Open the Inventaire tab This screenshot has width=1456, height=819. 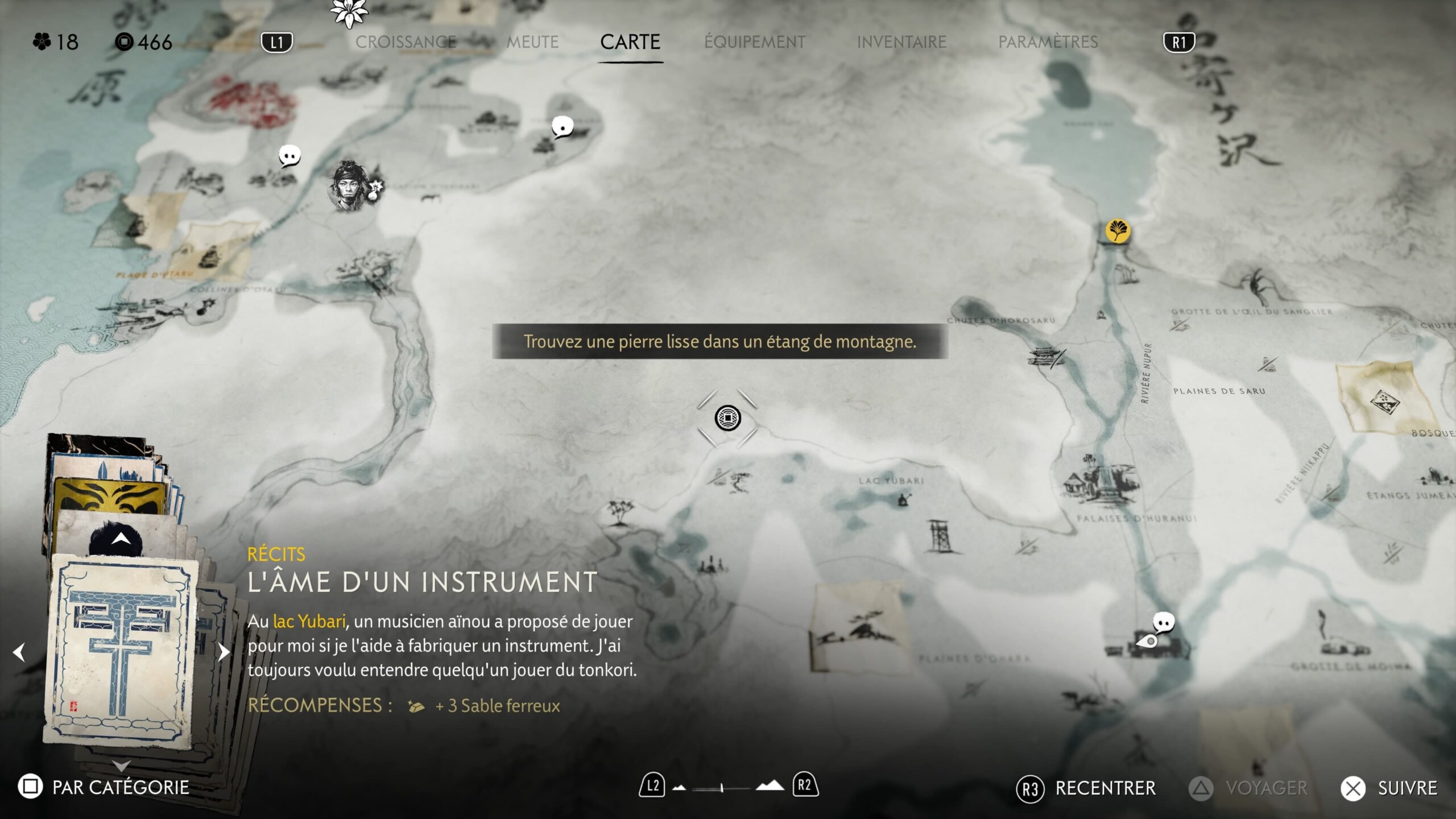(901, 42)
